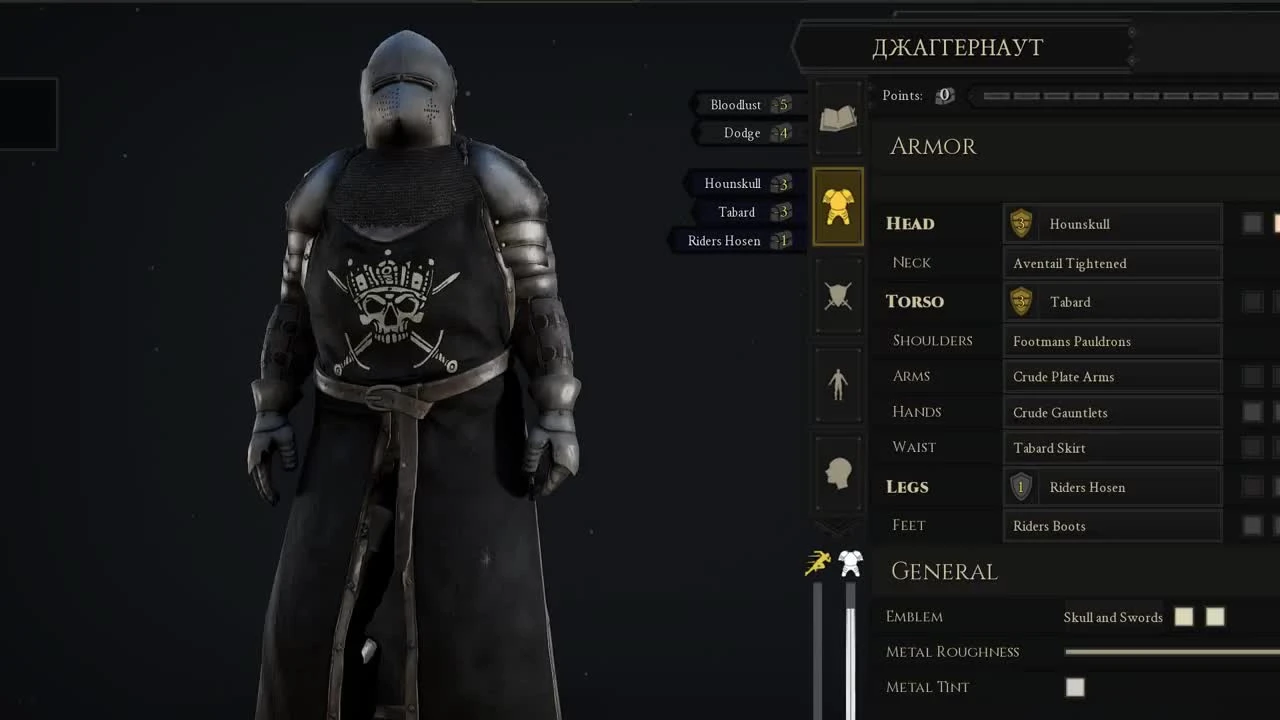Check the box beside Hounskull

click(1251, 223)
